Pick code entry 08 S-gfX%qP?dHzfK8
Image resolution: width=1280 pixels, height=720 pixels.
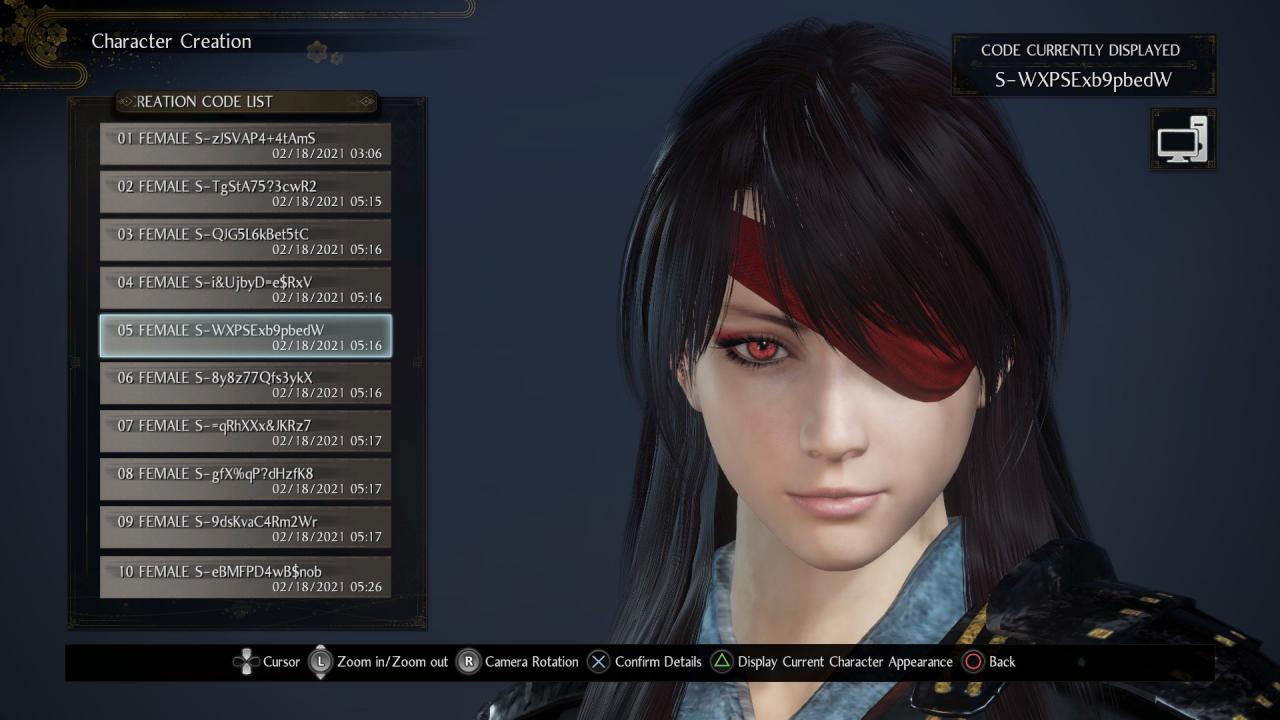[245, 480]
